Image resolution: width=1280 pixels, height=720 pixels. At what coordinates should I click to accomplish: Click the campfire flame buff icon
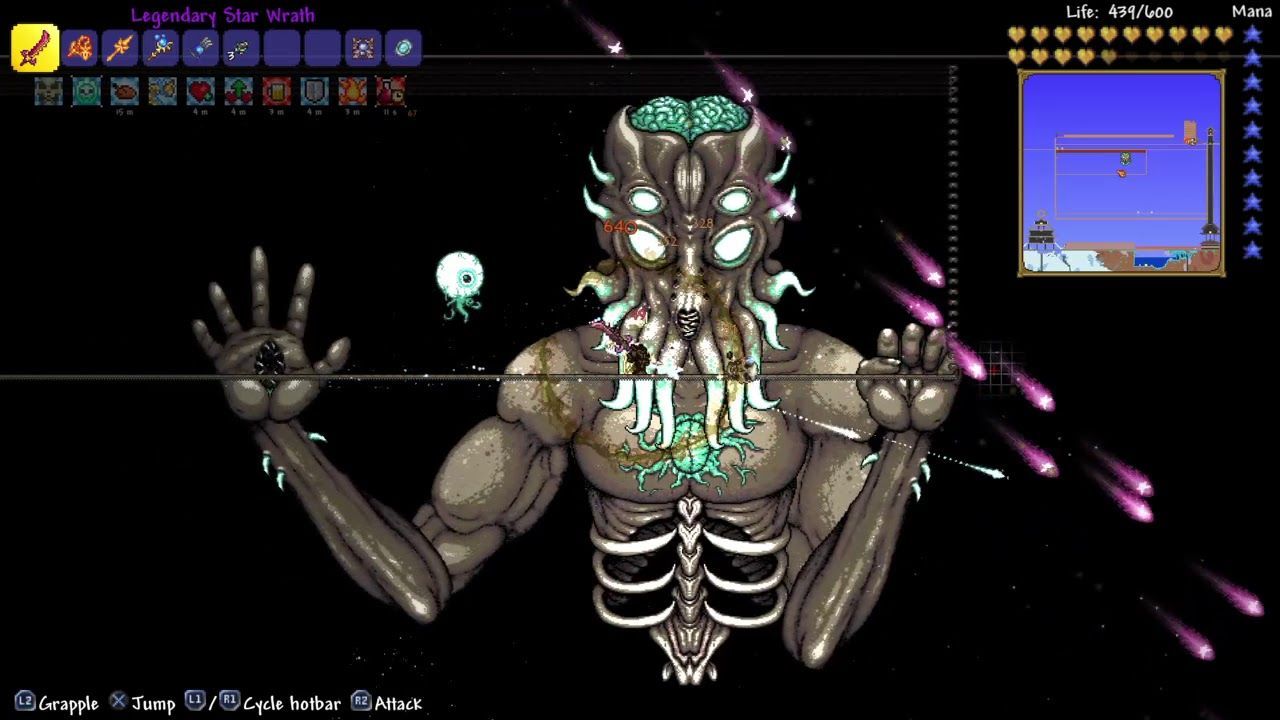[x=353, y=91]
